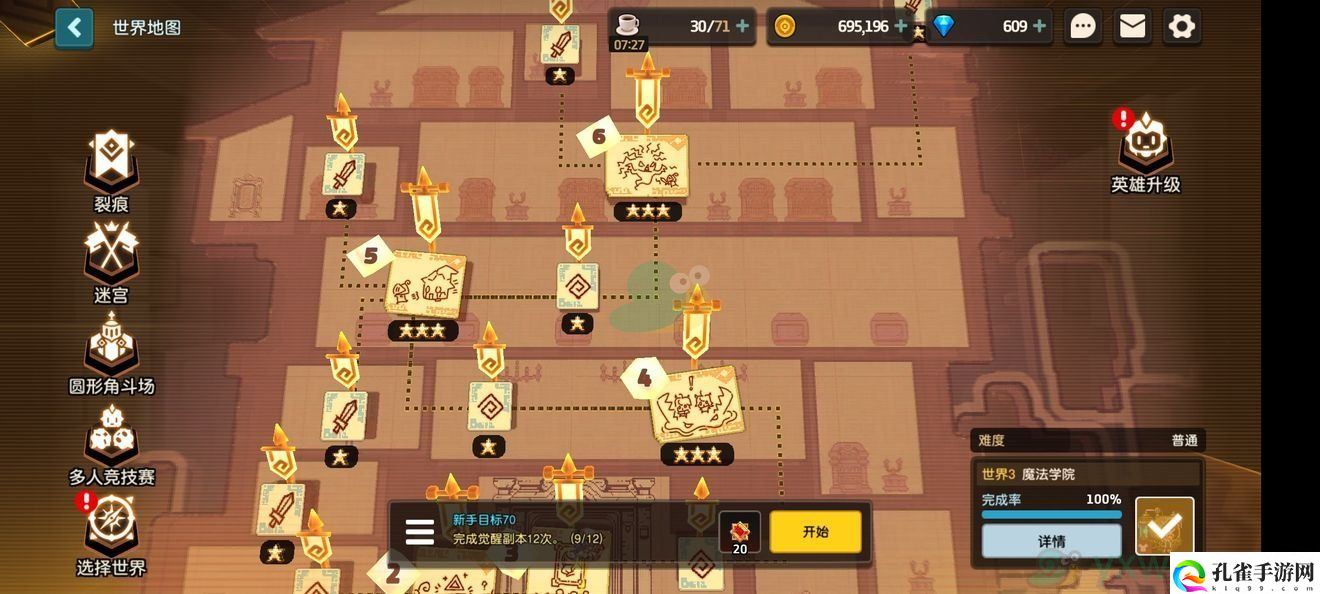
Task: Add more coffee stamina
Action: (x=742, y=26)
